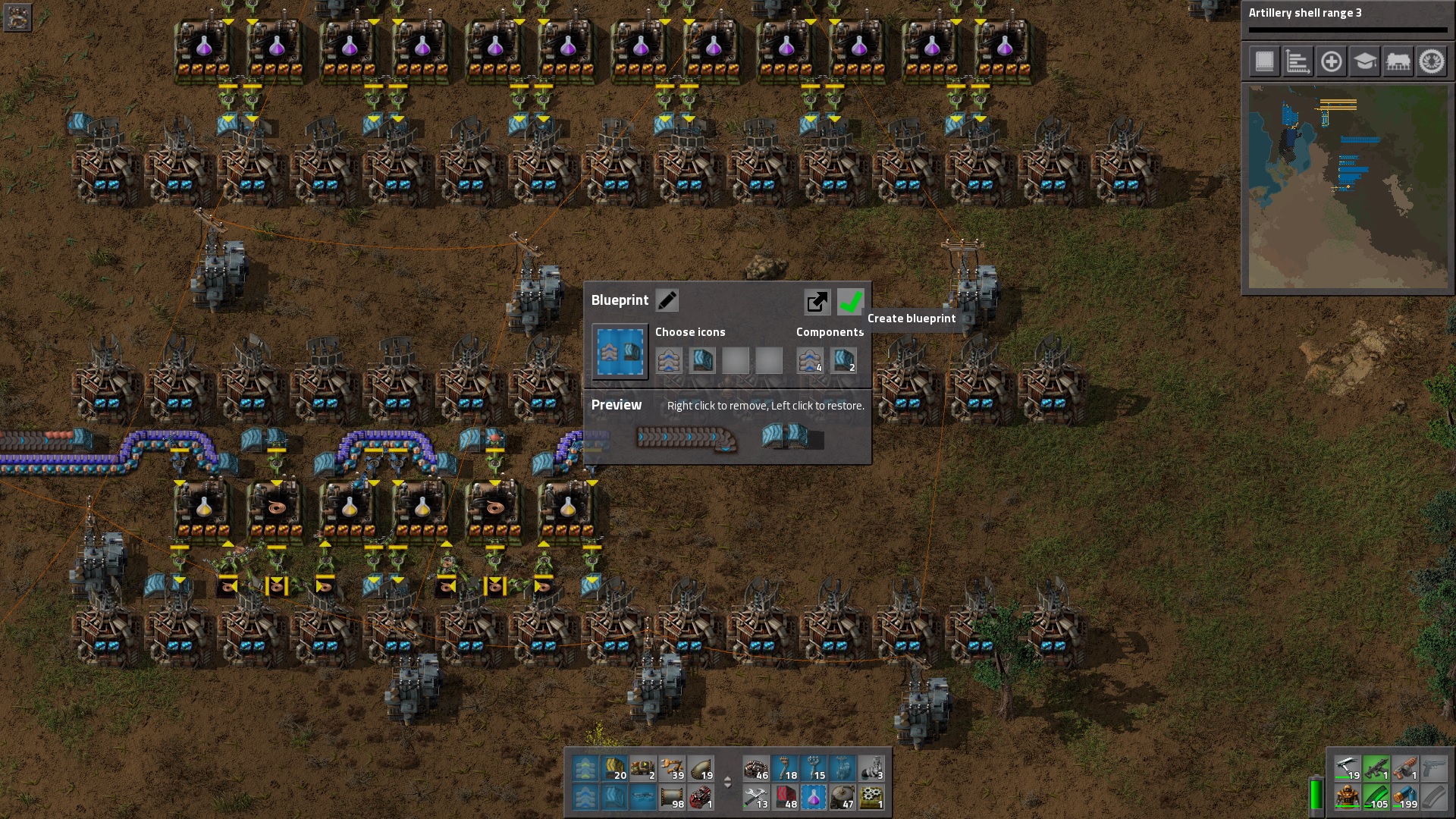1456x819 pixels.
Task: Restore the accumulator component showing 2
Action: point(843,361)
